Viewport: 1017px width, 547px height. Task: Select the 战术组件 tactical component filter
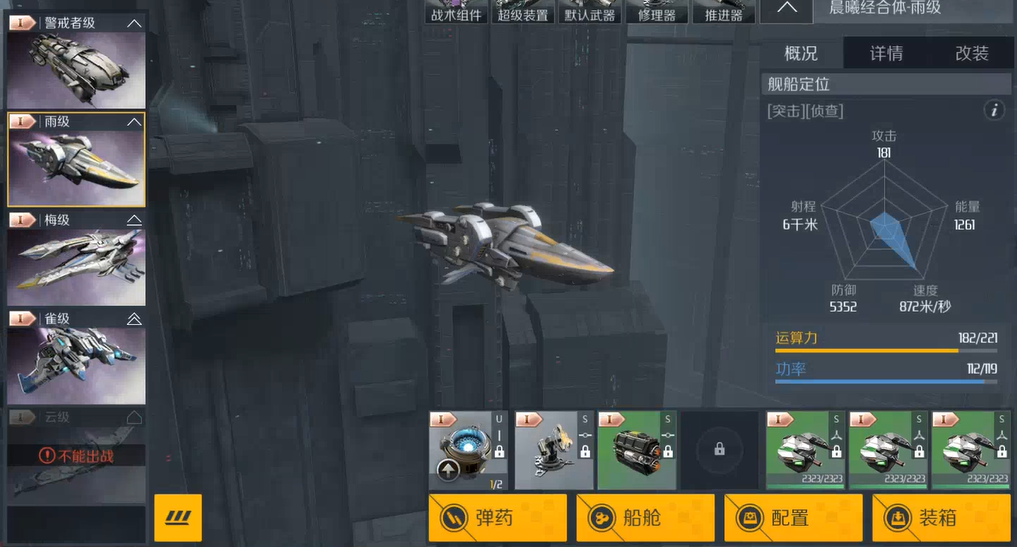456,12
